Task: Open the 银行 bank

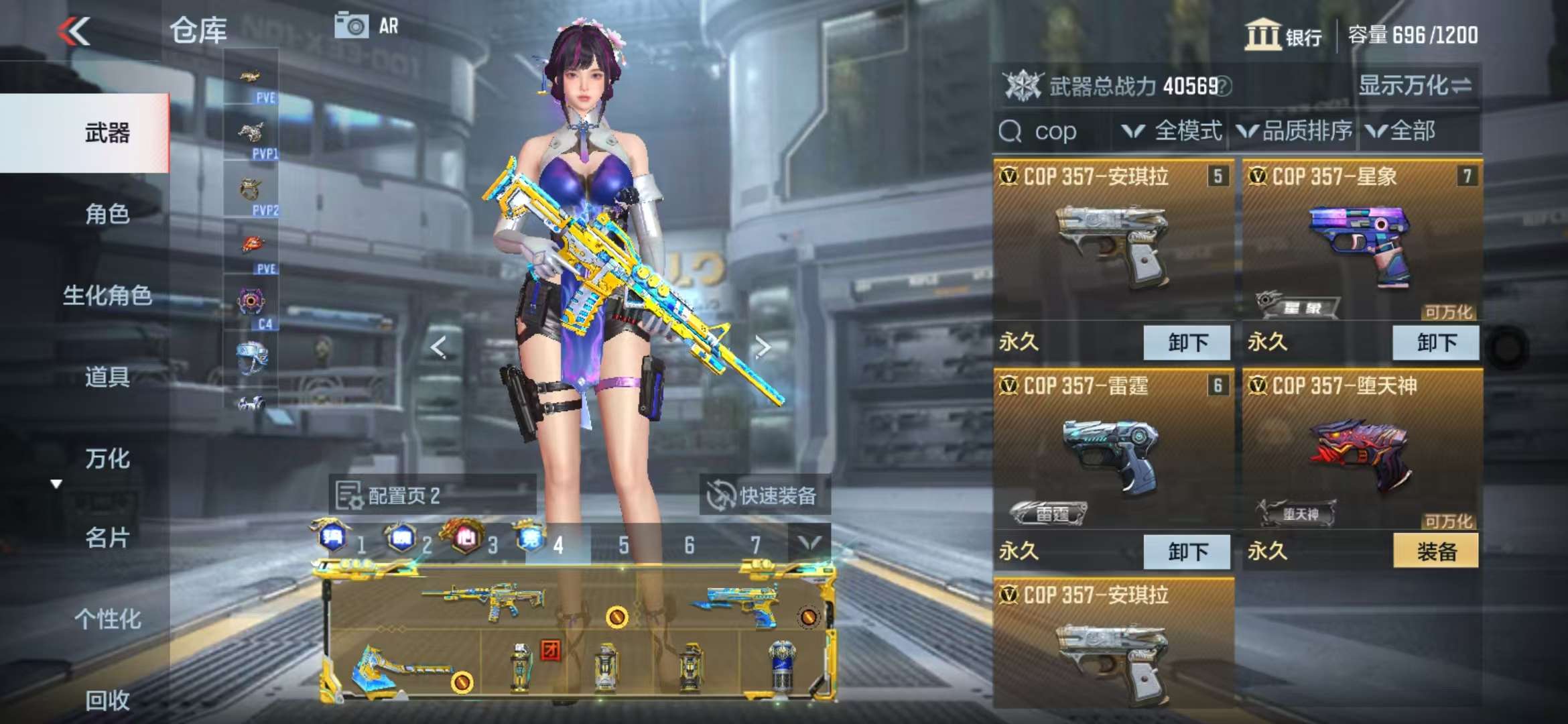Action: click(x=1283, y=35)
